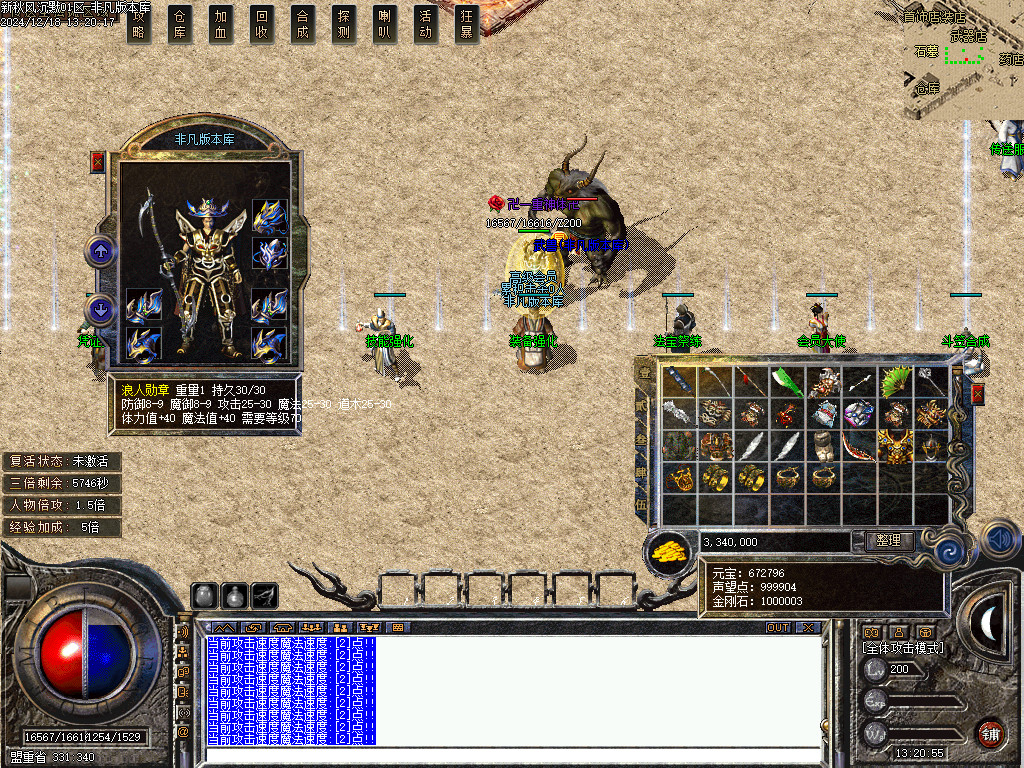Click the up arrow on equipment panel
1024x768 pixels.
click(100, 250)
